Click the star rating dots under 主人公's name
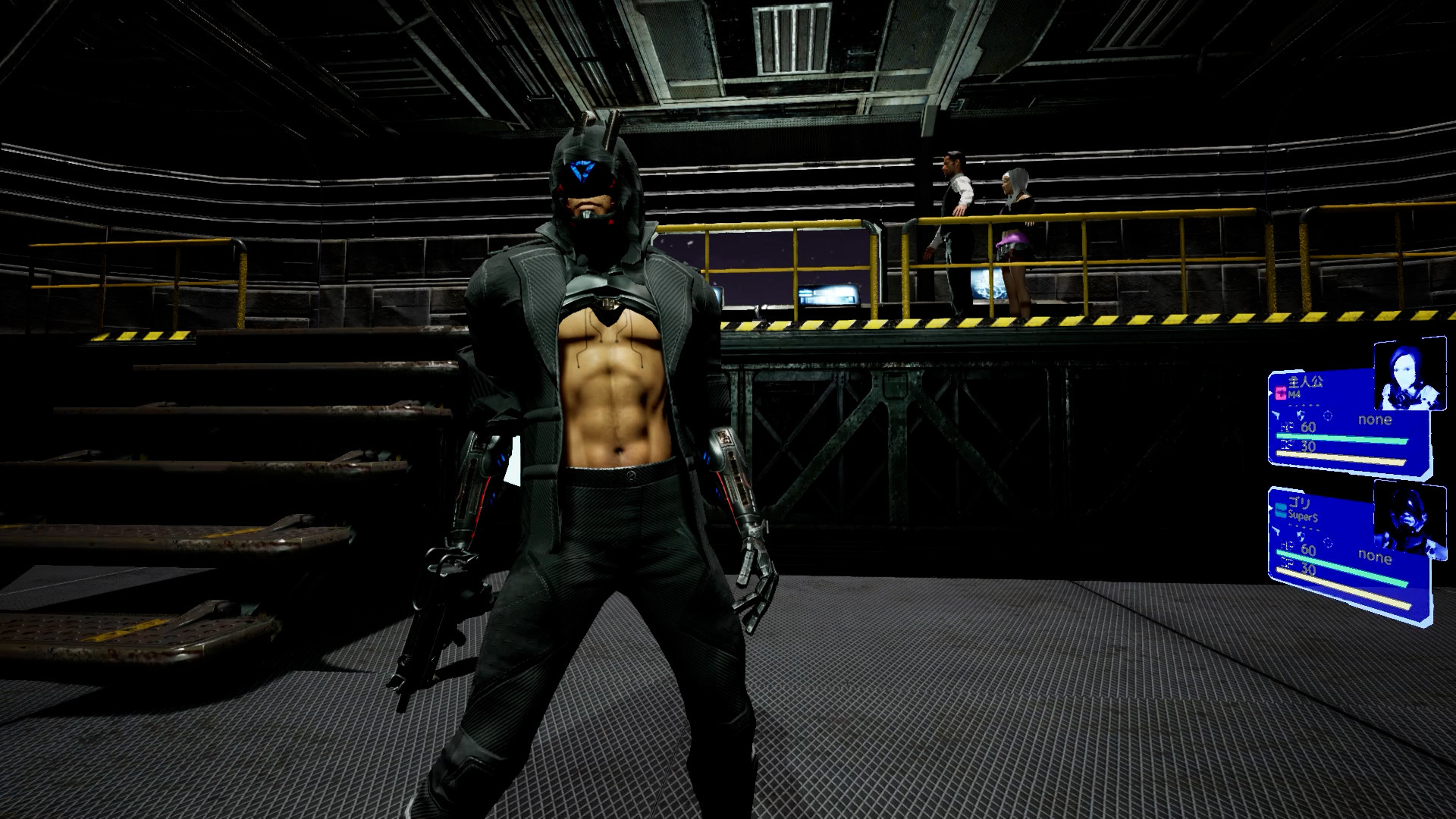The height and width of the screenshot is (819, 1456). pos(1305,406)
